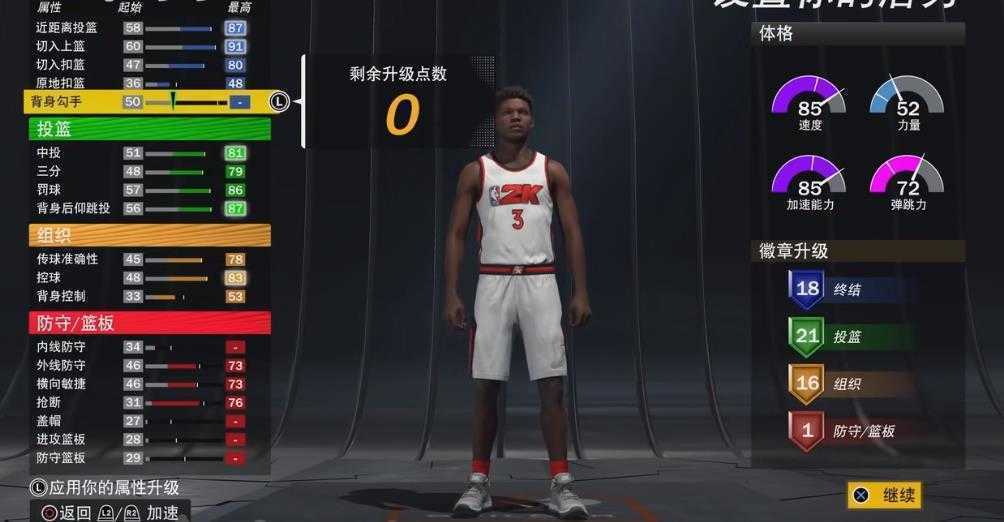Choose the 控球 attribute row
This screenshot has width=1004, height=522.
tap(140, 278)
